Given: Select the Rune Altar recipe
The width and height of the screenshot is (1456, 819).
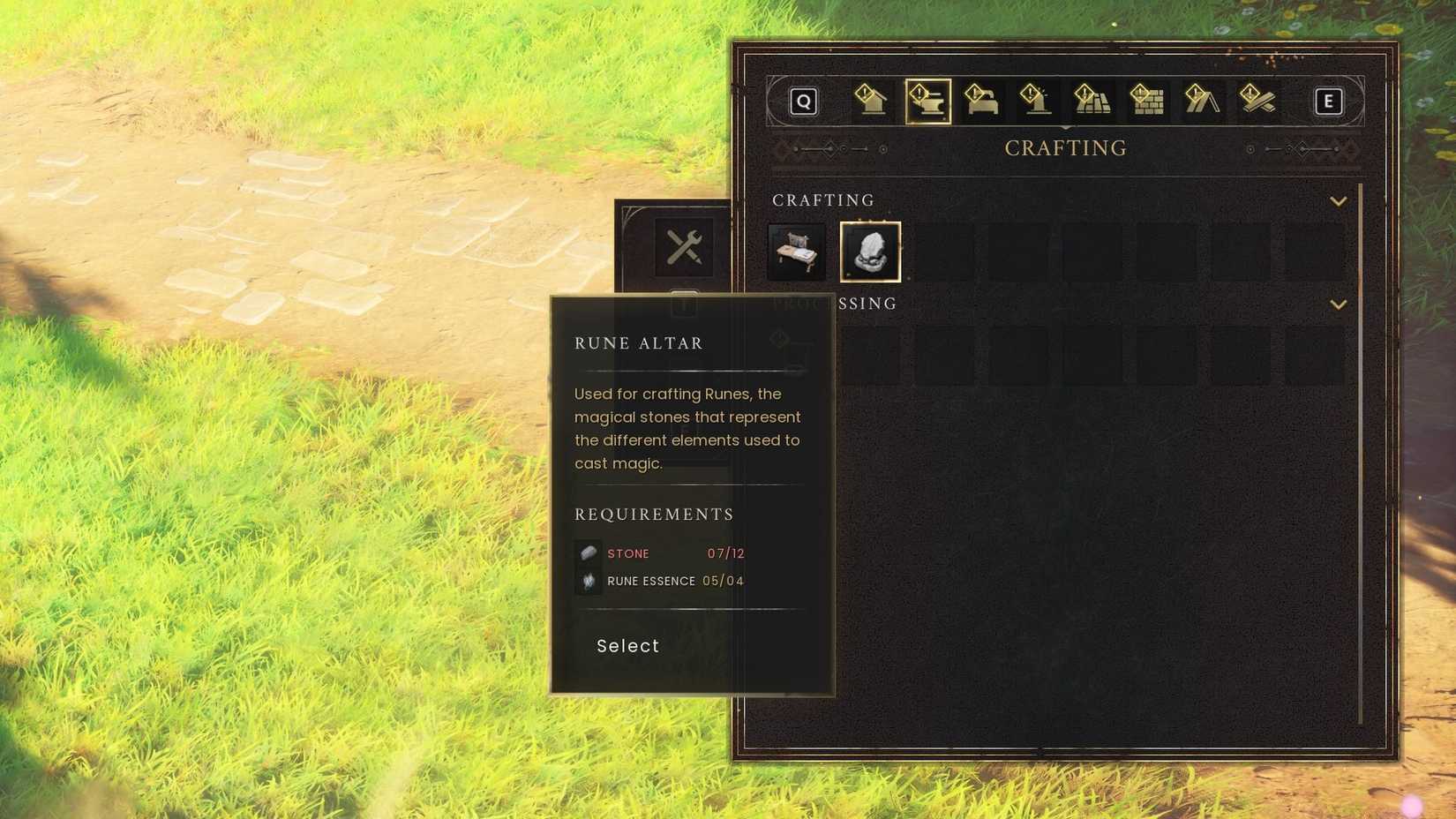Looking at the screenshot, I should [871, 252].
